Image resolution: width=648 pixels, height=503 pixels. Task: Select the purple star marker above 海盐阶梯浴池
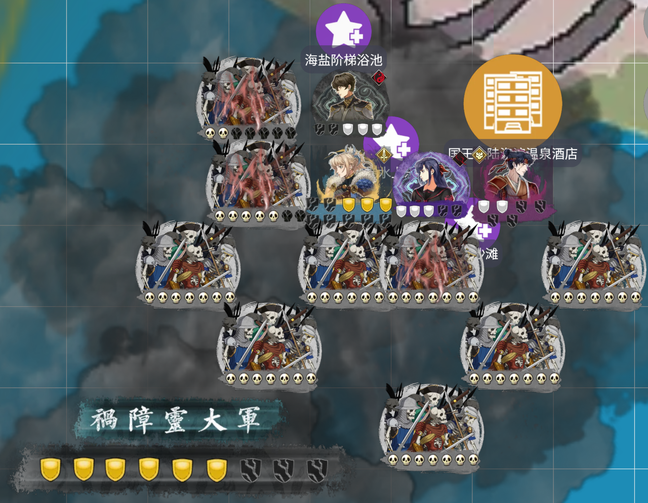[x=344, y=30]
